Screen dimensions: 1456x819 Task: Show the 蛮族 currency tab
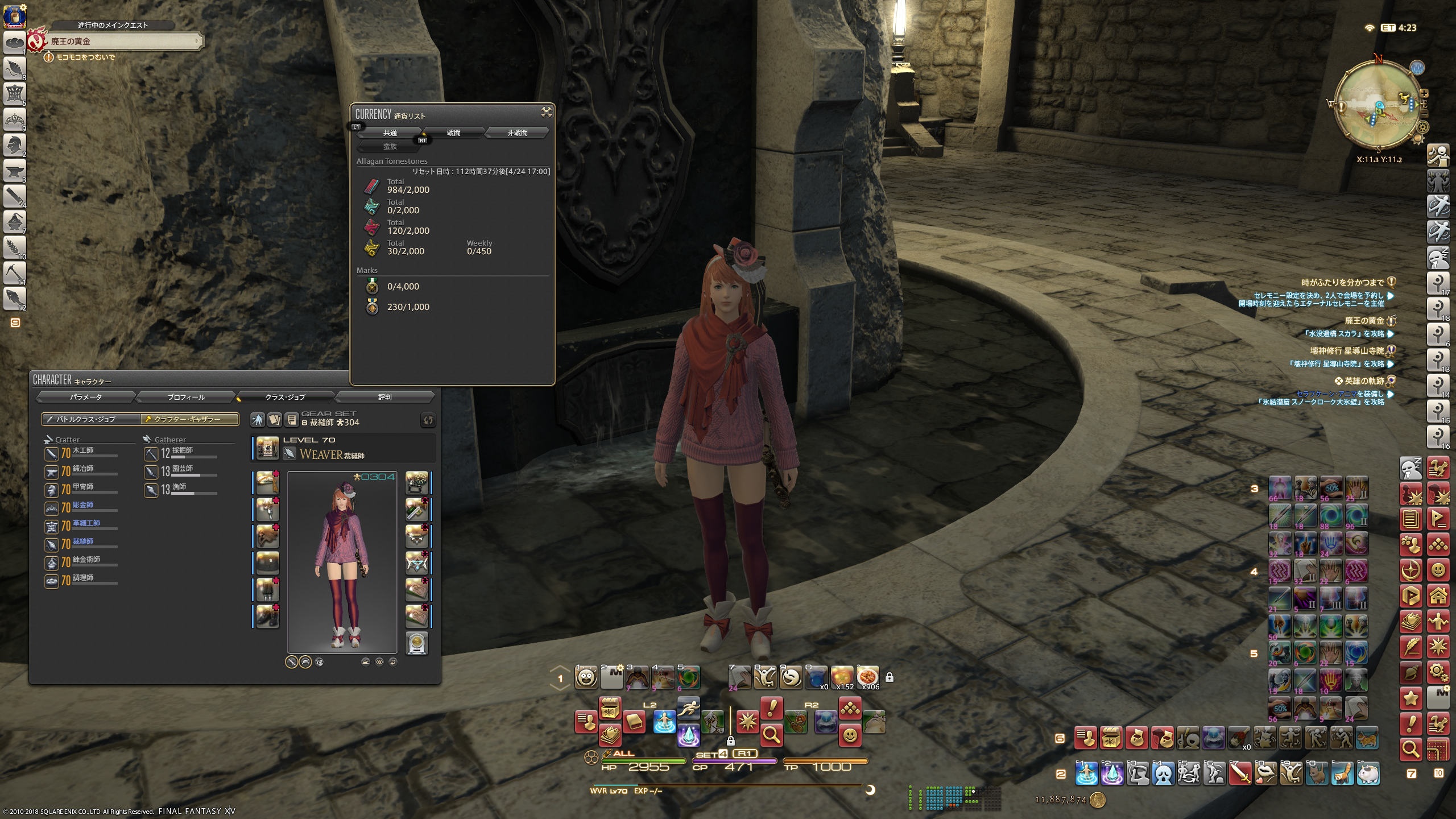click(x=390, y=147)
